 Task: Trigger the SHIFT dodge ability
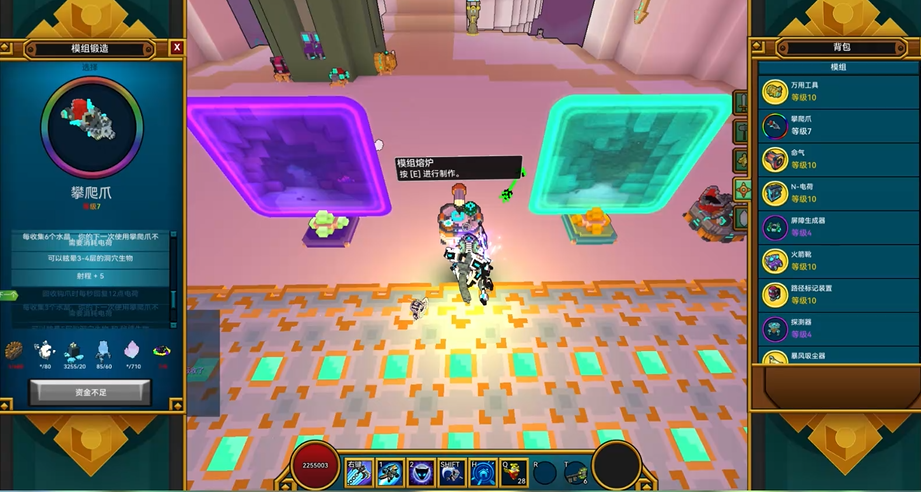(453, 473)
